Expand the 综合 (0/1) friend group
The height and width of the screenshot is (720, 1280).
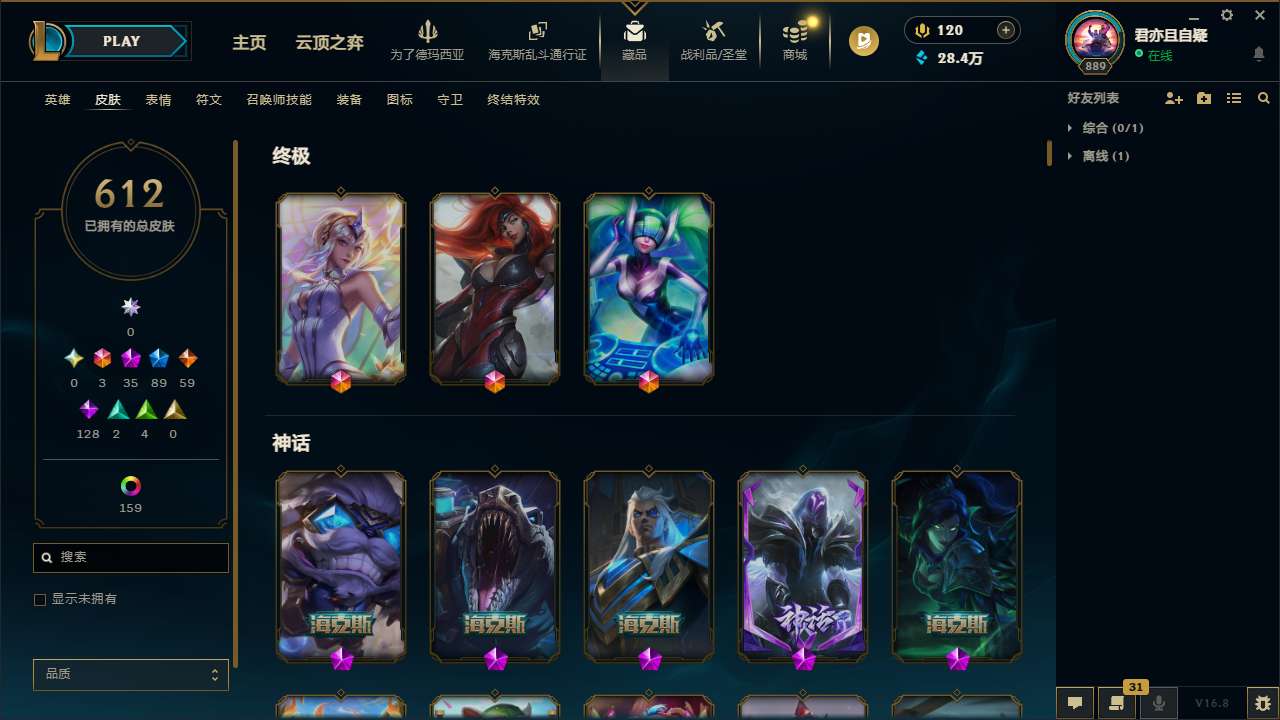[1111, 128]
